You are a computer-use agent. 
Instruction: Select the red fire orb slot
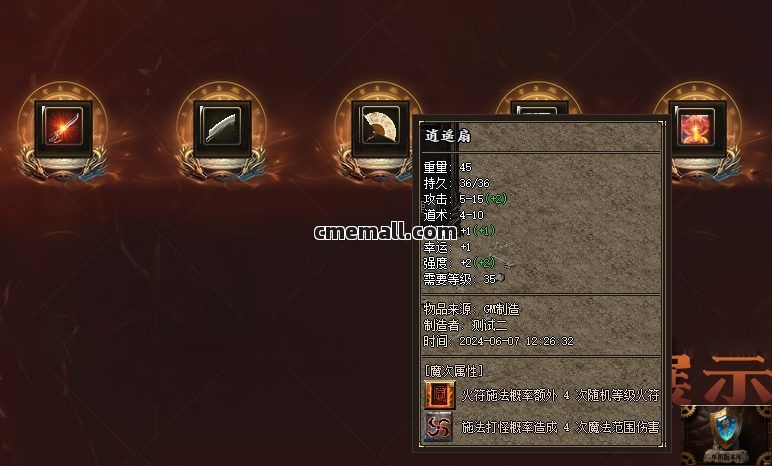694,127
